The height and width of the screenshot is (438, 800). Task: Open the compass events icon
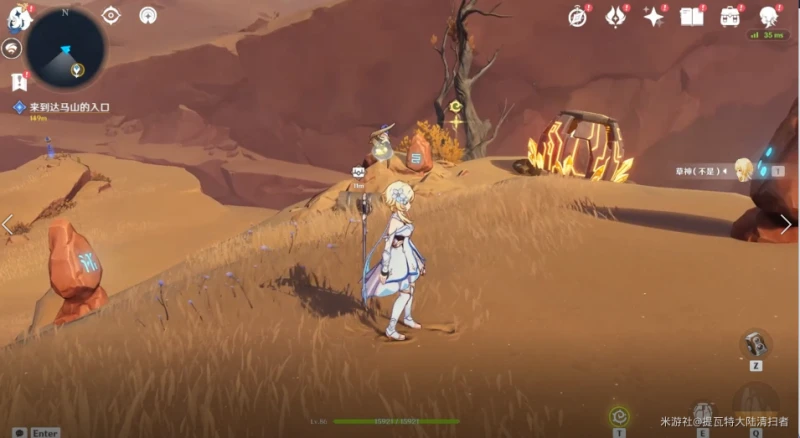tap(578, 16)
